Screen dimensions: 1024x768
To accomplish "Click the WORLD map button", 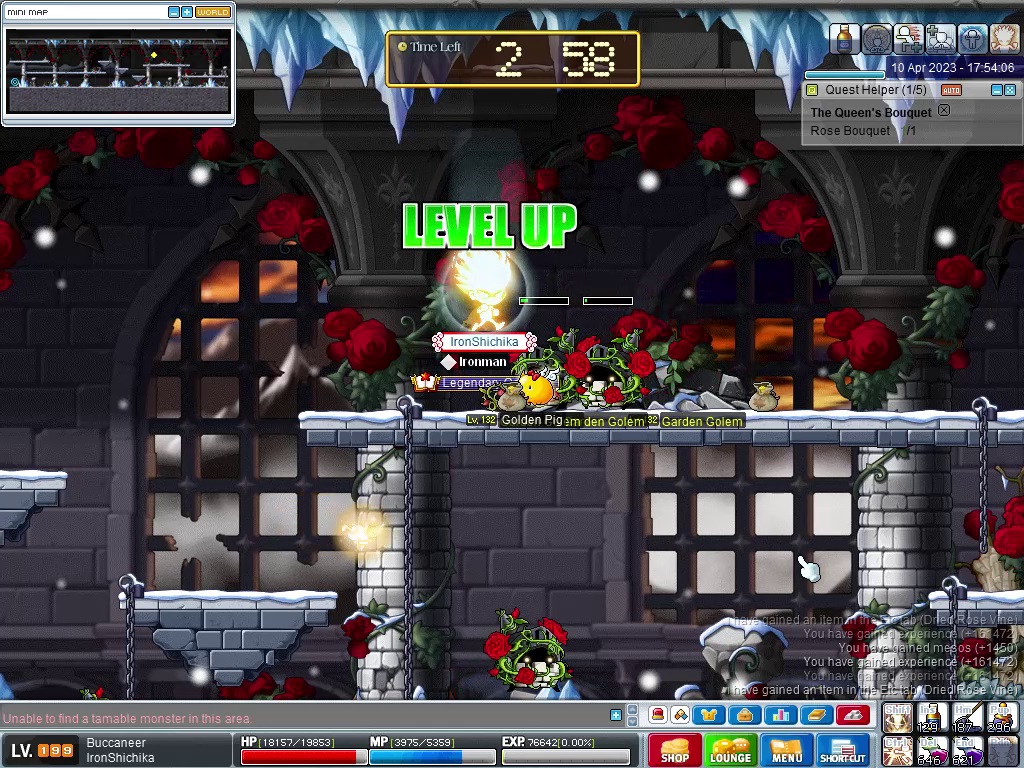I will coord(212,12).
